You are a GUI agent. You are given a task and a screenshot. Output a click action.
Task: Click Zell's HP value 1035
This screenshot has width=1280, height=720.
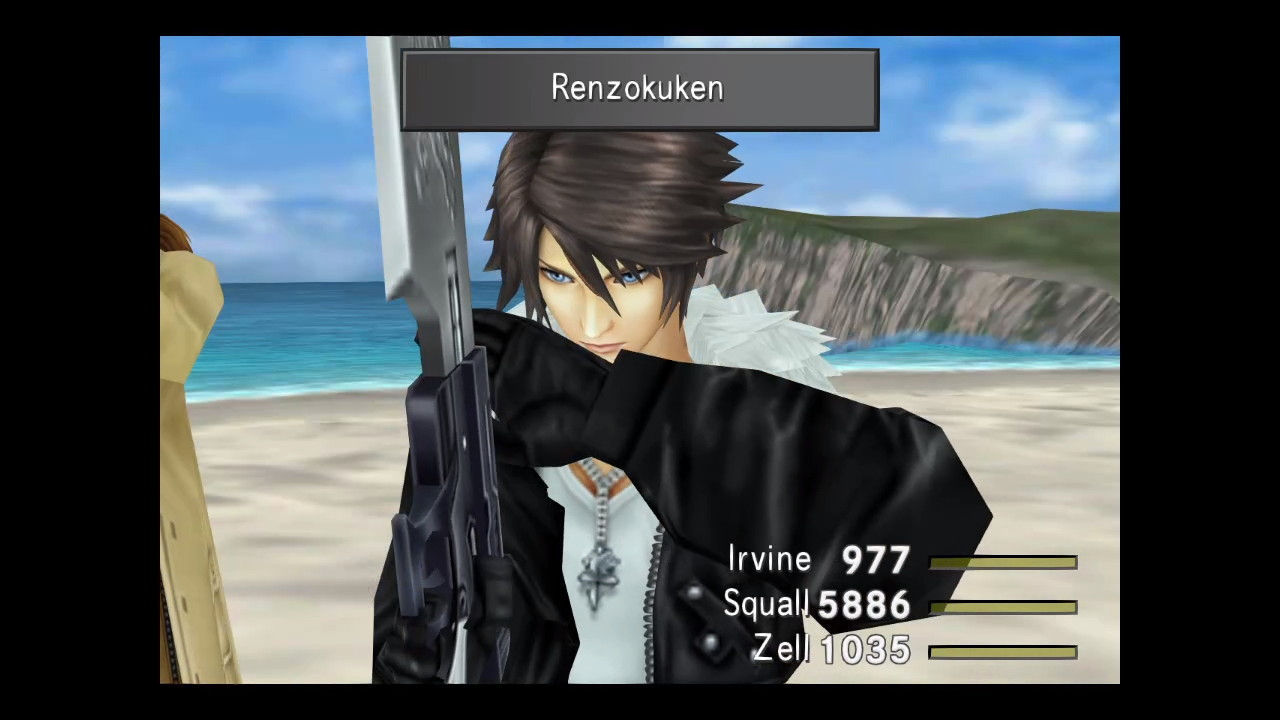click(866, 650)
